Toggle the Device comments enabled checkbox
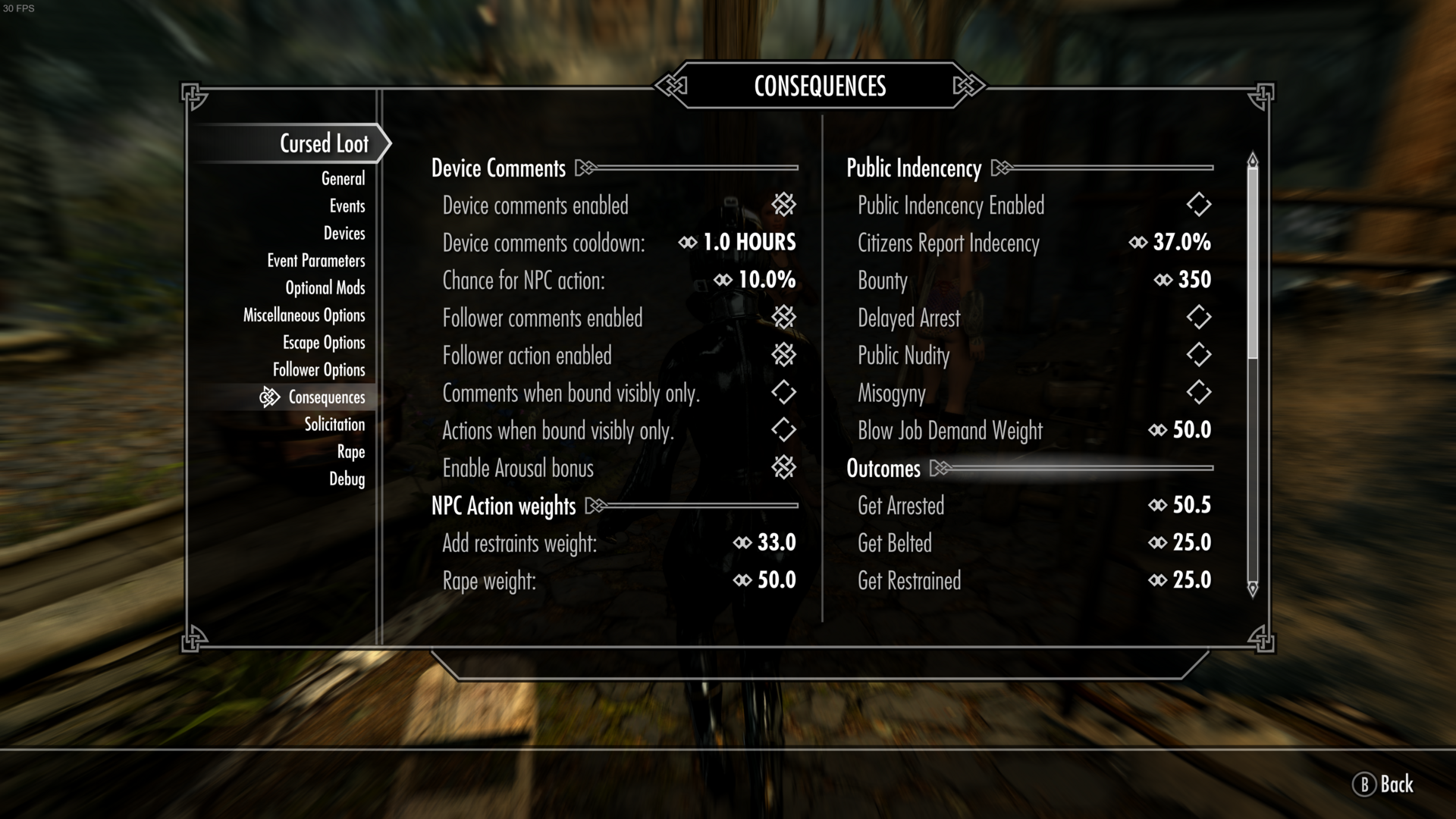The width and height of the screenshot is (1456, 819). (x=783, y=205)
